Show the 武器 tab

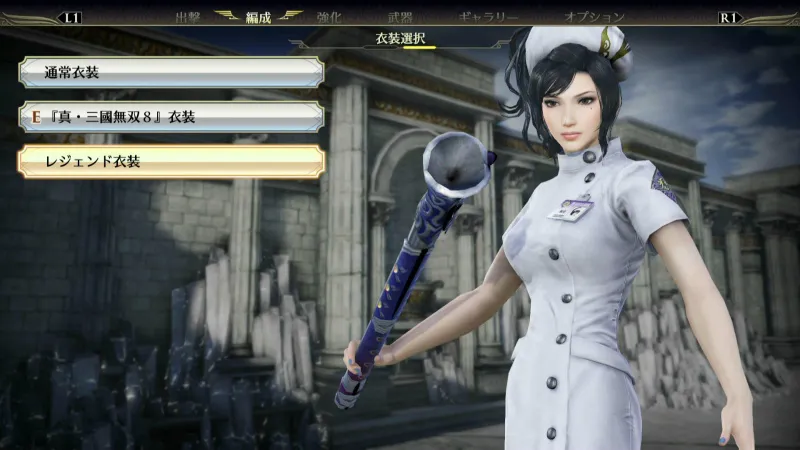click(400, 17)
